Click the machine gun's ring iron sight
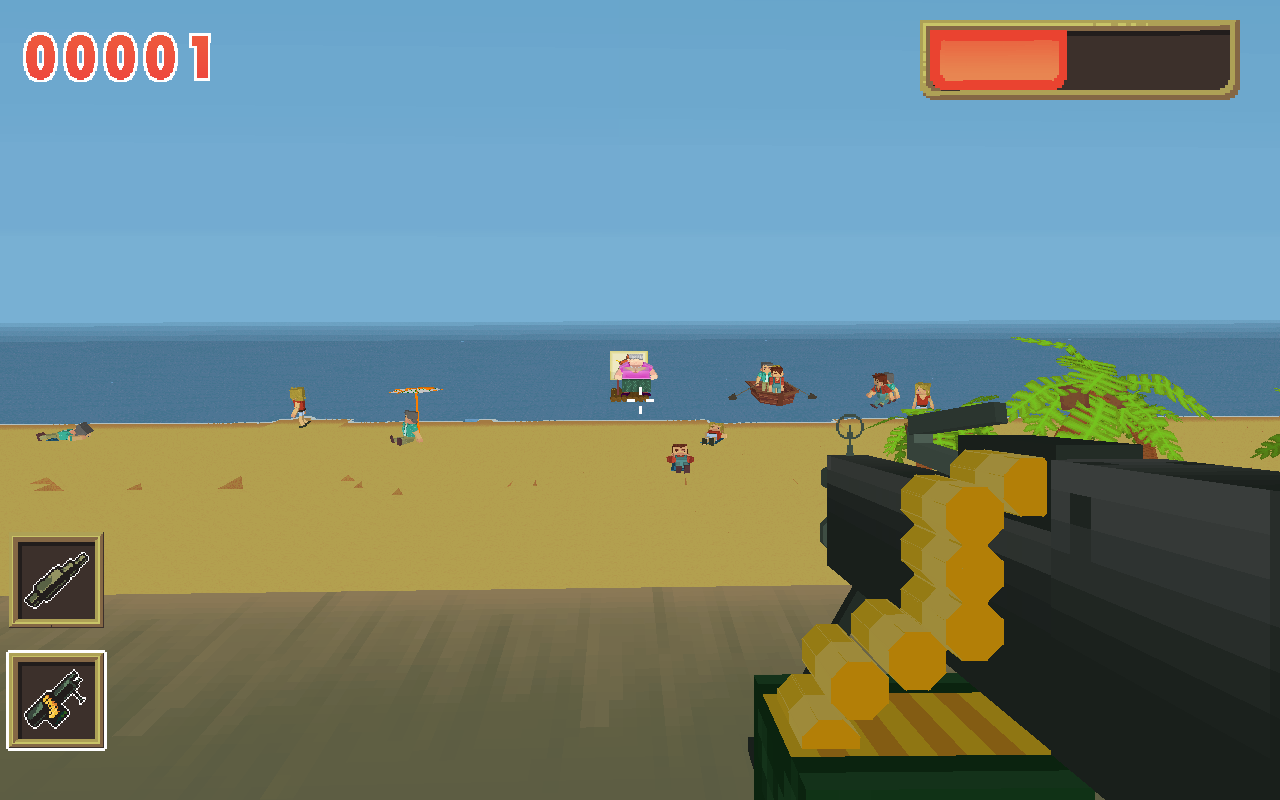This screenshot has height=800, width=1280. coord(850,428)
